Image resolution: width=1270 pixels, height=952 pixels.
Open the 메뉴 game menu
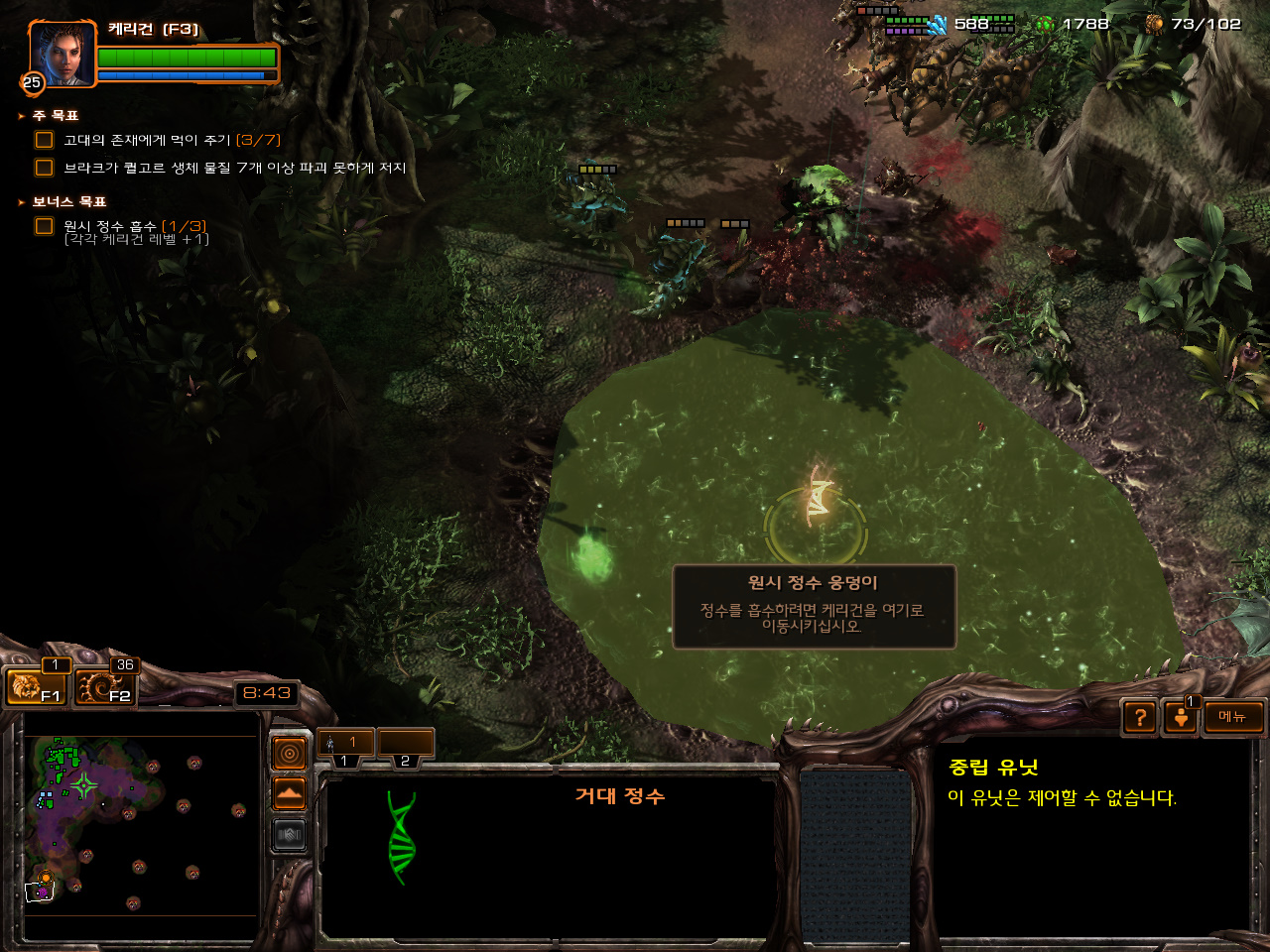click(1233, 717)
